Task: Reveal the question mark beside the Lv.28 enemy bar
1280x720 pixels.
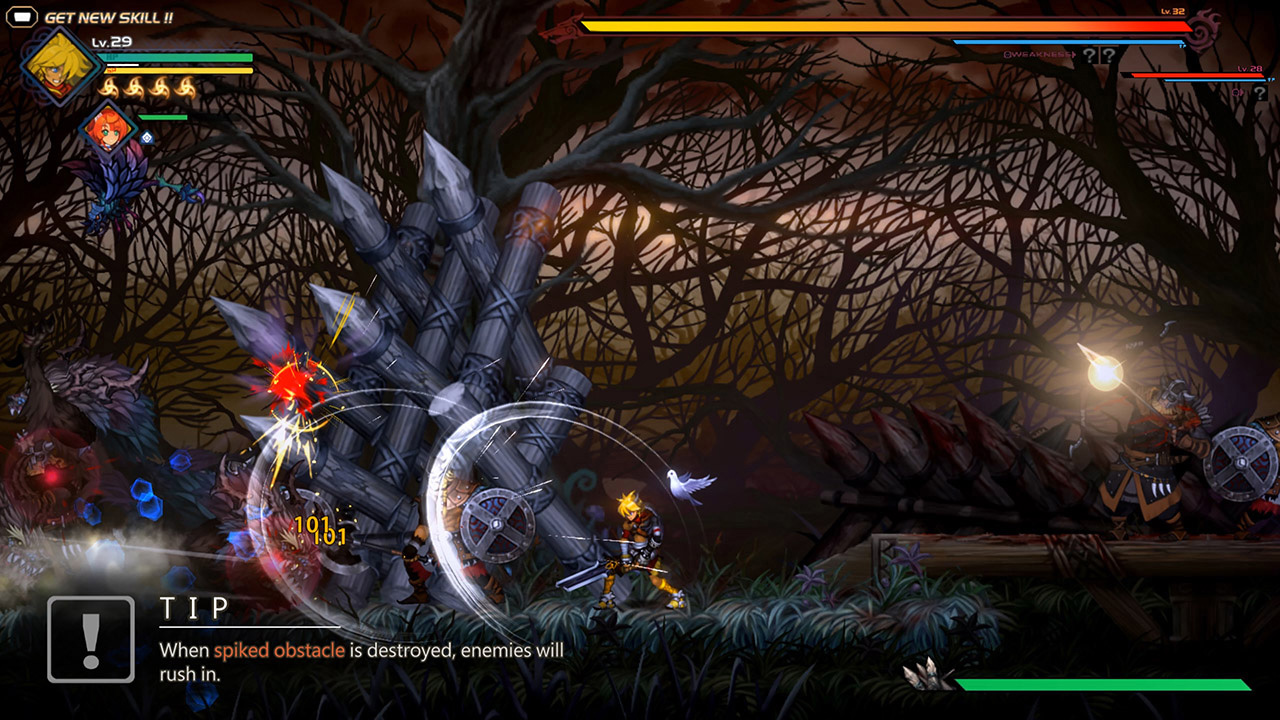Action: (x=1261, y=93)
